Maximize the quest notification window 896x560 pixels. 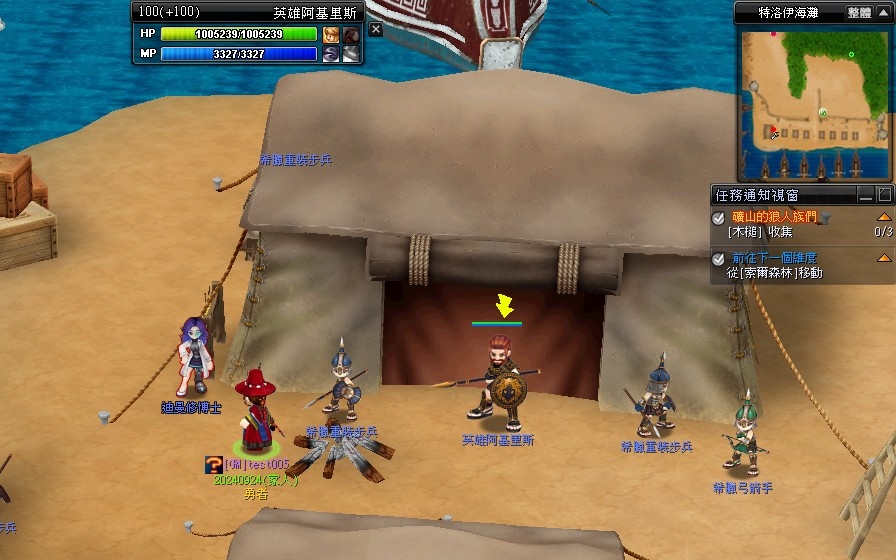pyautogui.click(x=883, y=195)
